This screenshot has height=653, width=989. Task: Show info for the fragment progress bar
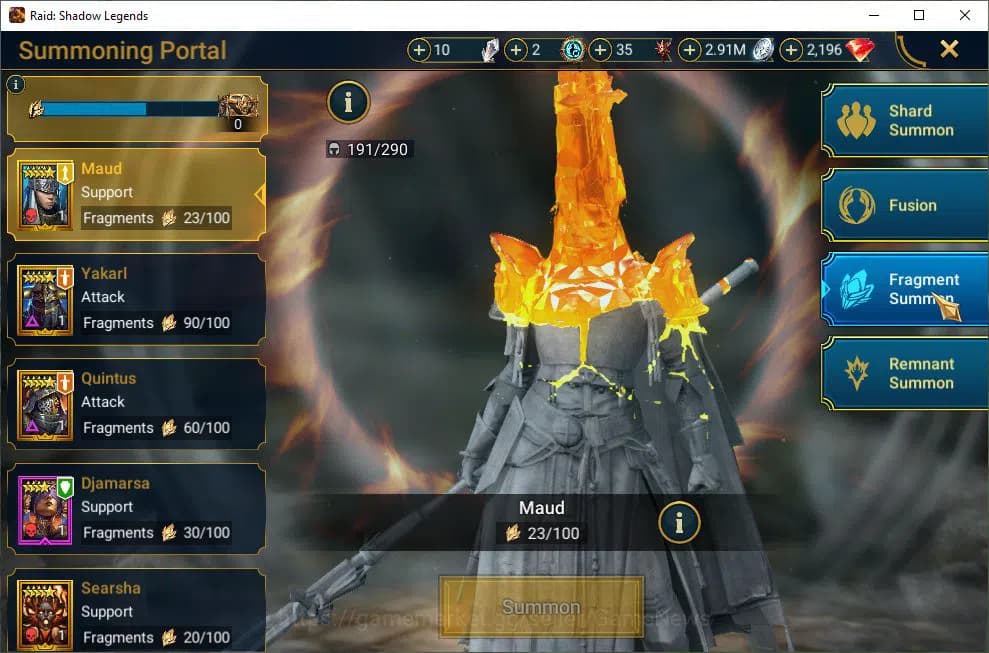(x=15, y=85)
